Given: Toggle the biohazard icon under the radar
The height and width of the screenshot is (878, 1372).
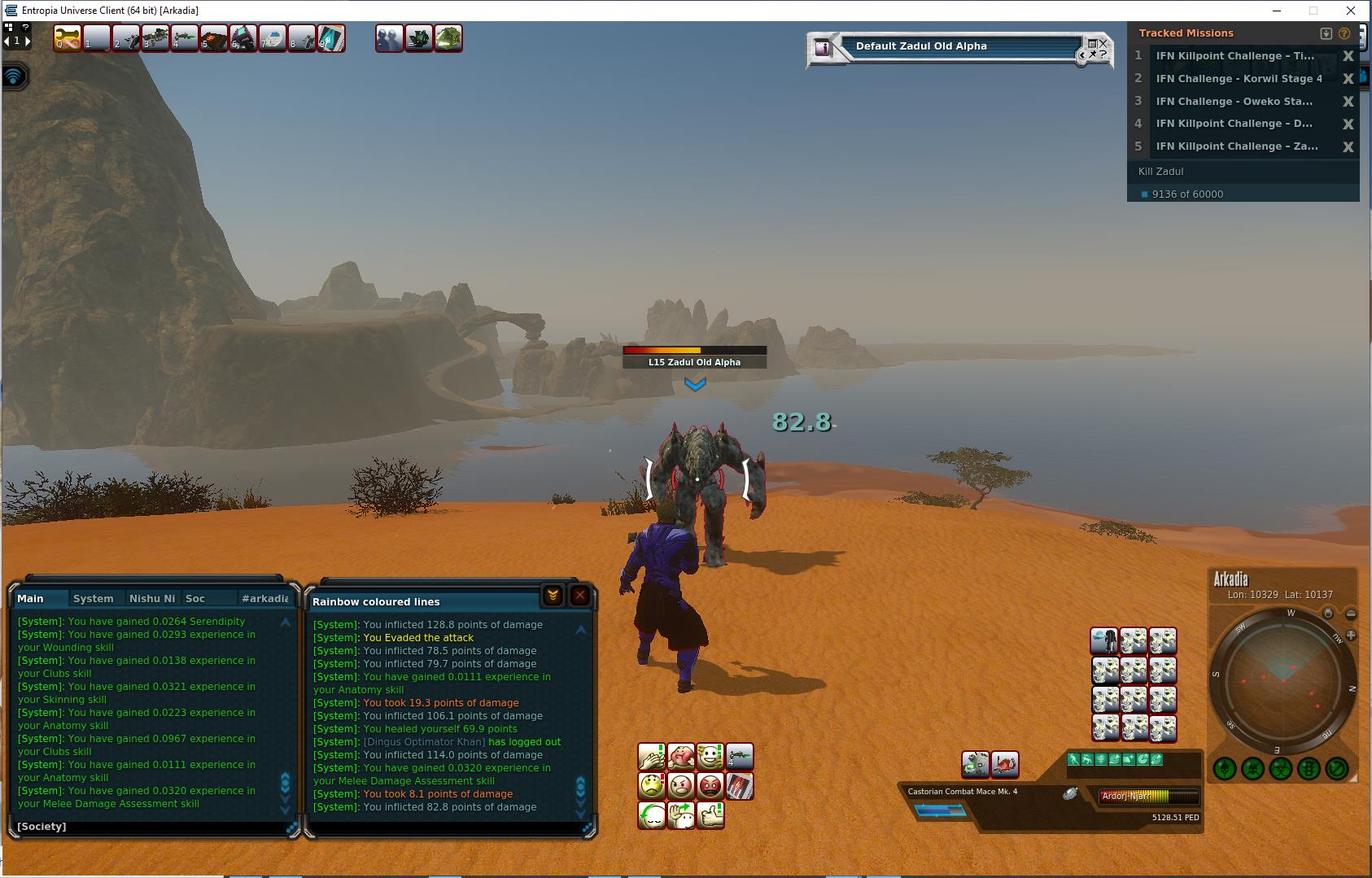Looking at the screenshot, I should click(x=1280, y=767).
